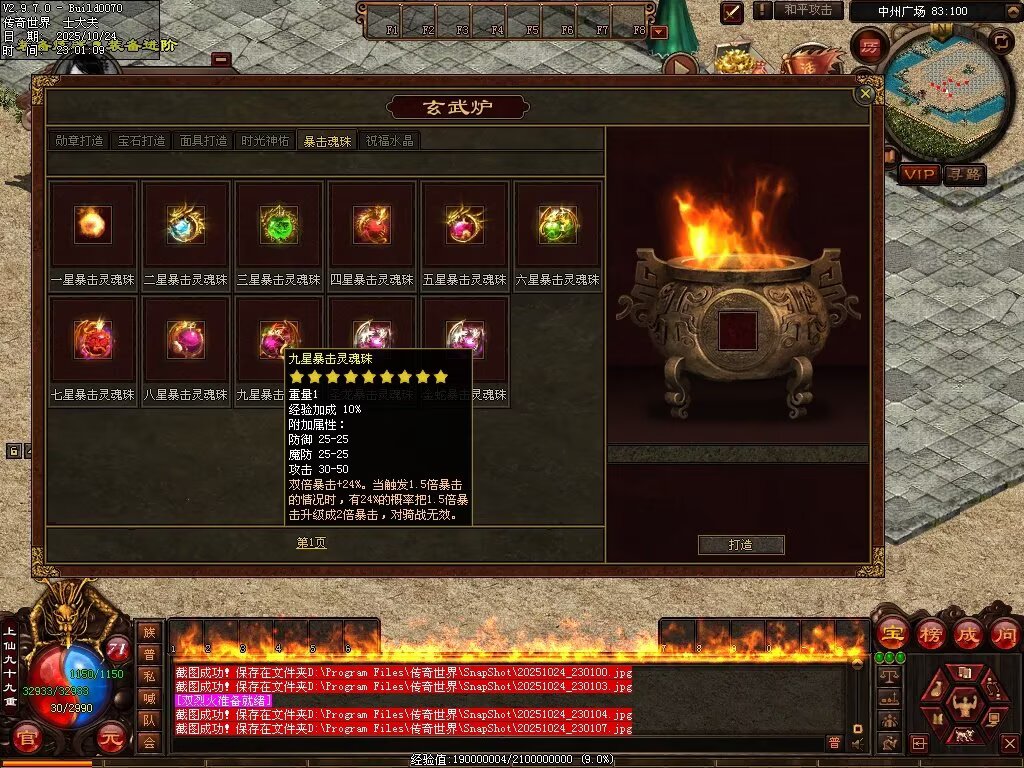The height and width of the screenshot is (768, 1024).
Task: Switch to the 时光神佑 tab
Action: click(x=265, y=141)
